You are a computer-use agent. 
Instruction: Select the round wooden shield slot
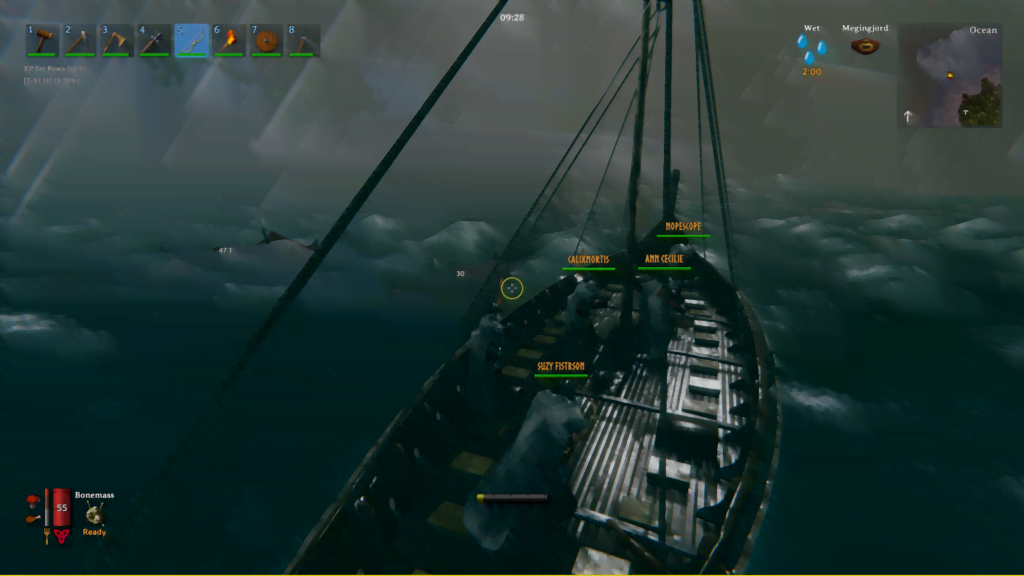click(x=266, y=41)
